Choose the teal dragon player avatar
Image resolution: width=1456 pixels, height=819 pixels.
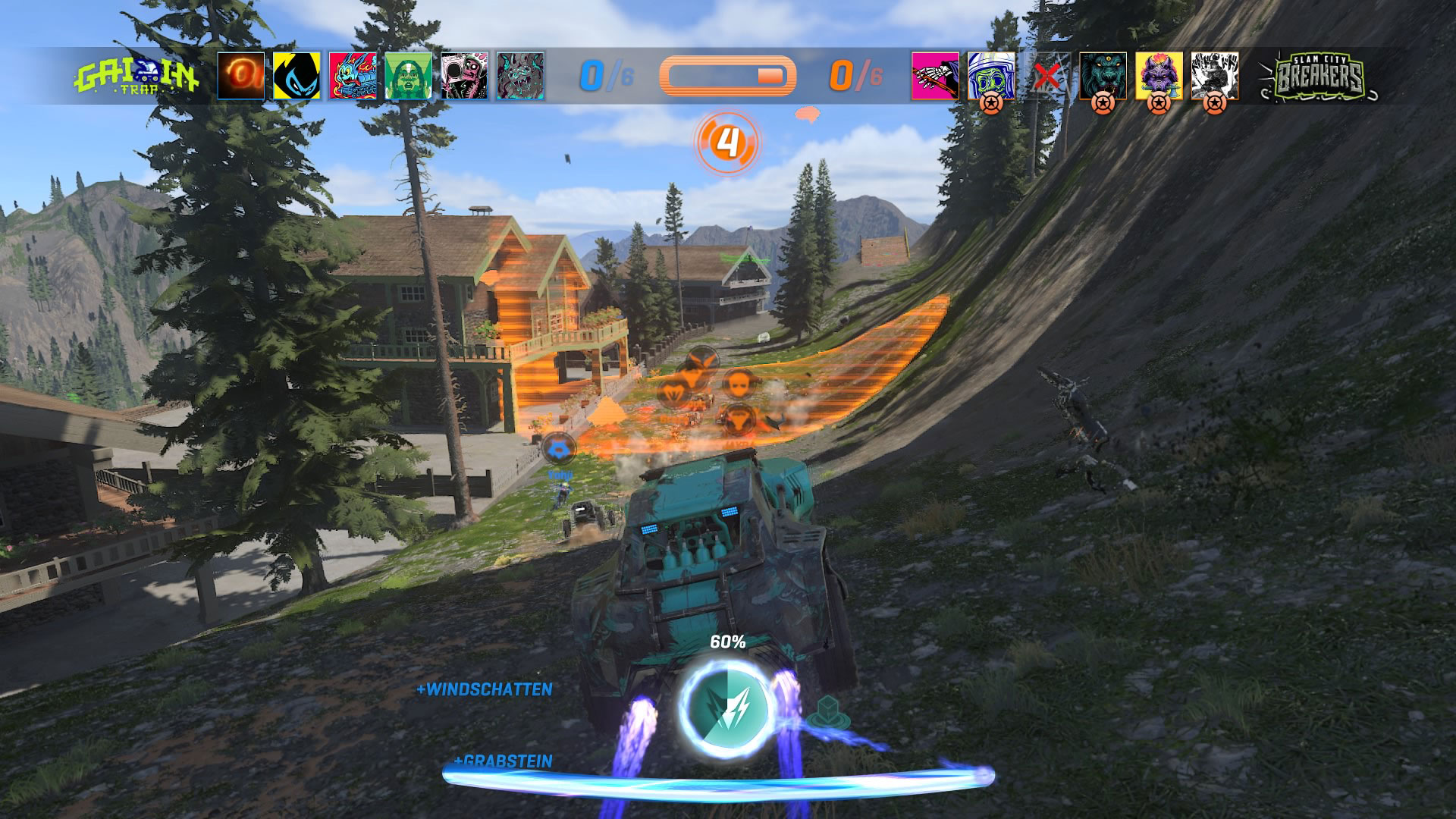click(520, 76)
